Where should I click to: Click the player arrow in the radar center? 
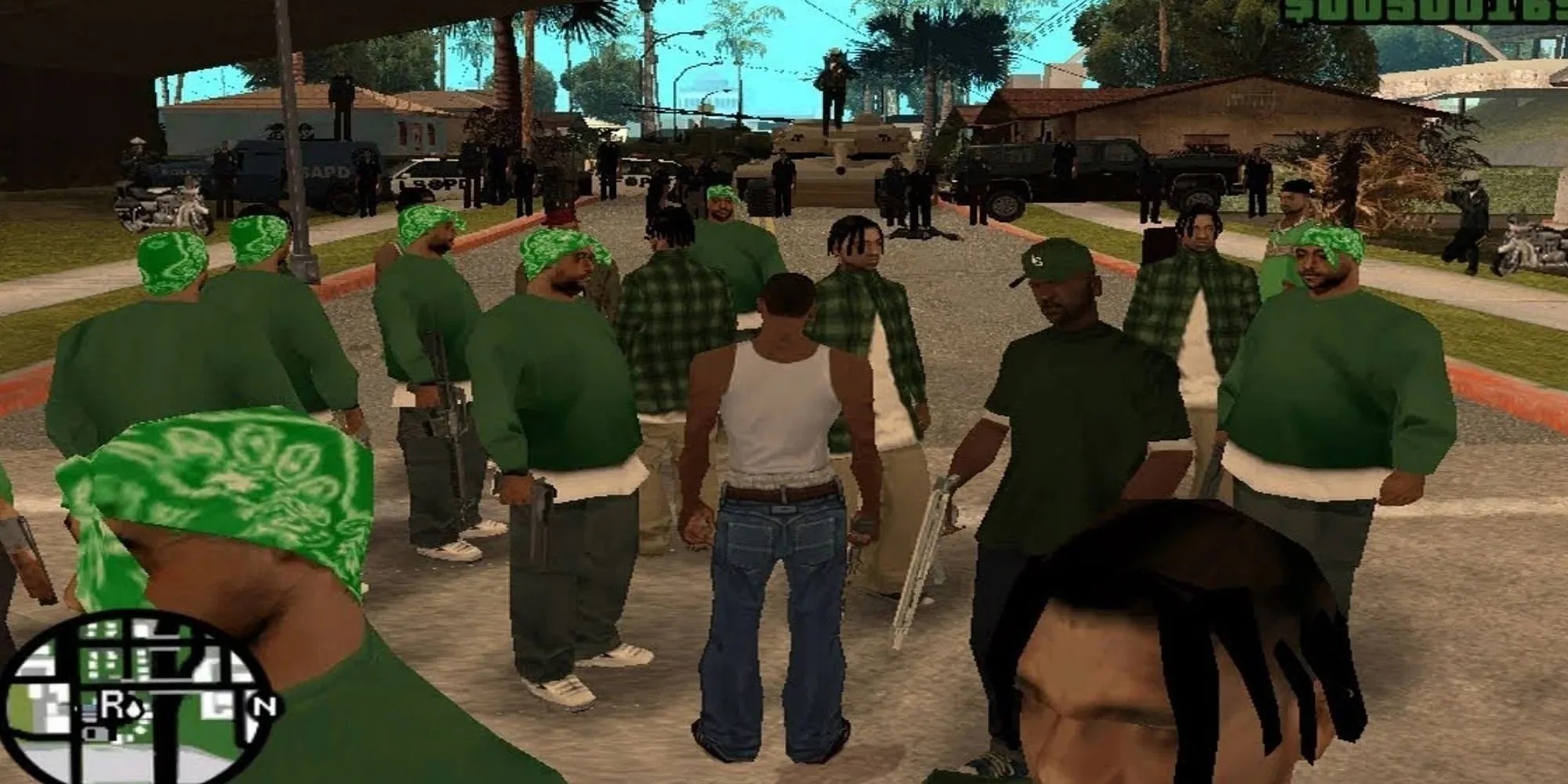point(135,710)
